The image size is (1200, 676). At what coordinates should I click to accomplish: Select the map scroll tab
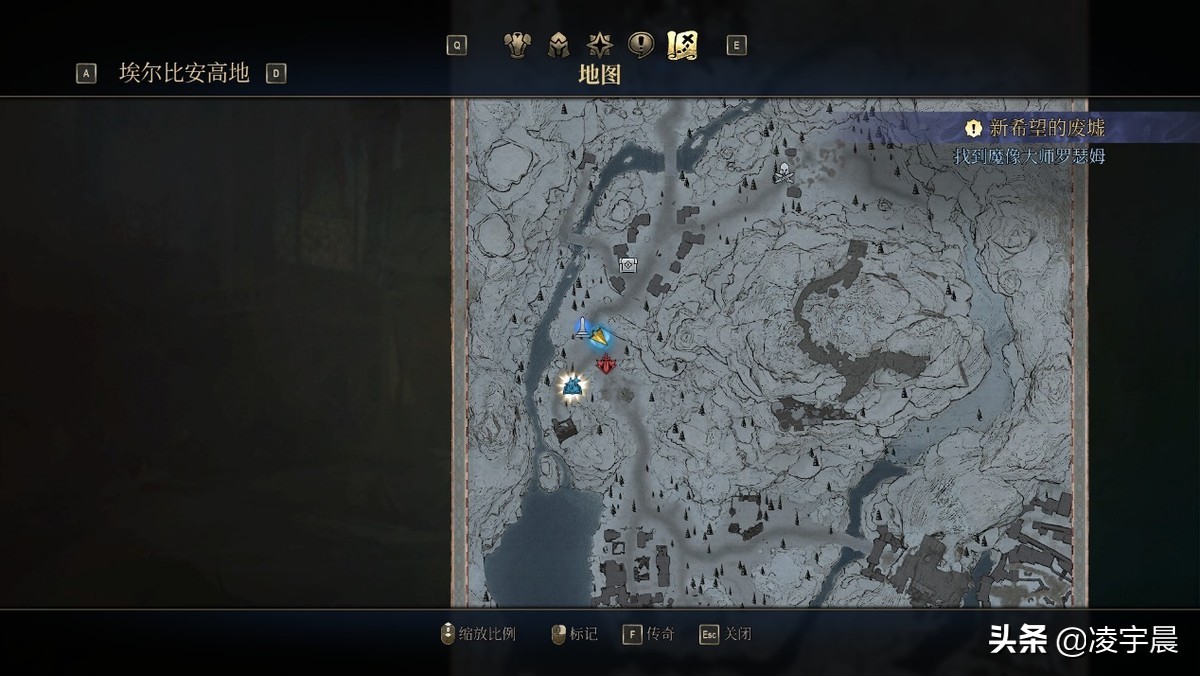pos(682,45)
